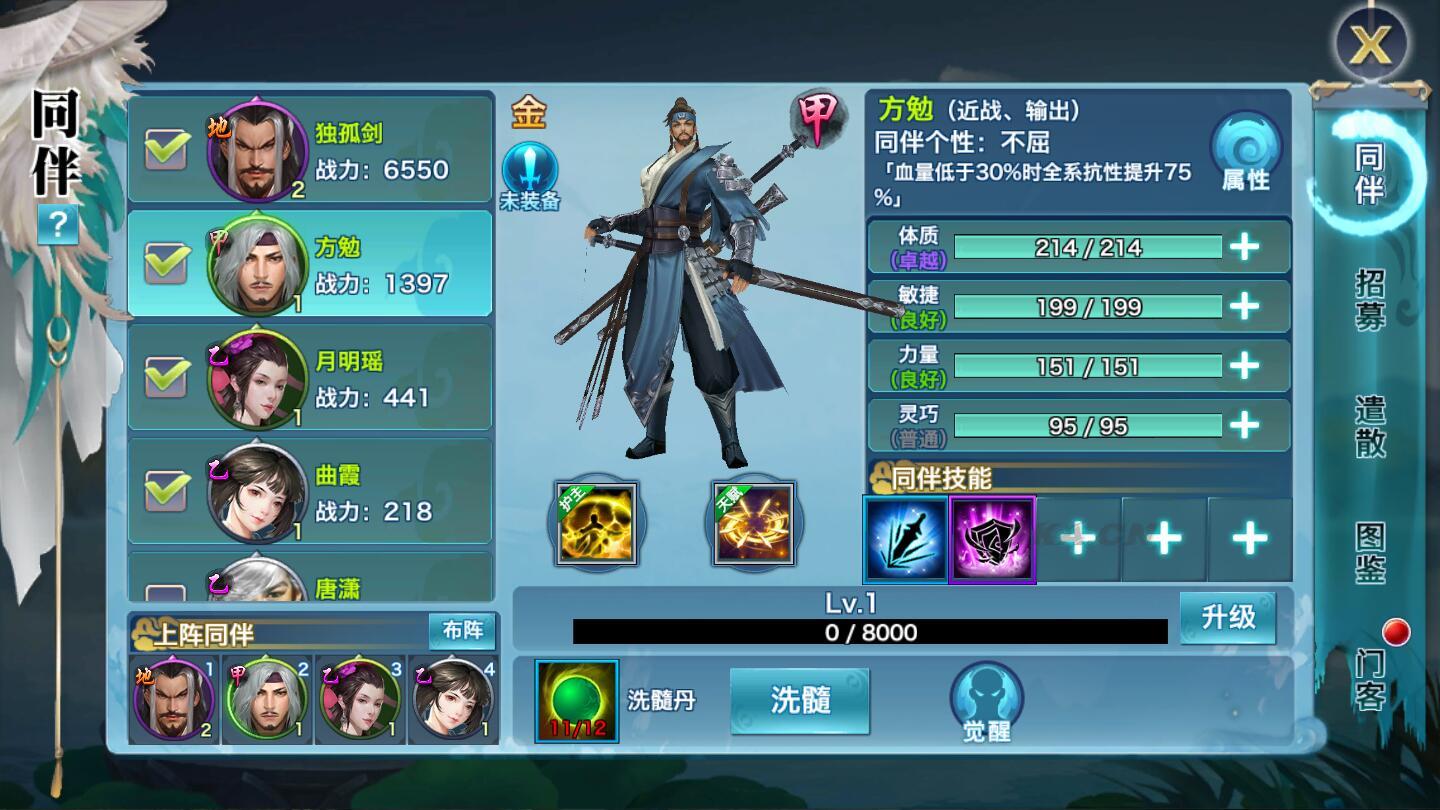Click the 升级 level-up button
Image resolution: width=1440 pixels, height=810 pixels.
1227,617
